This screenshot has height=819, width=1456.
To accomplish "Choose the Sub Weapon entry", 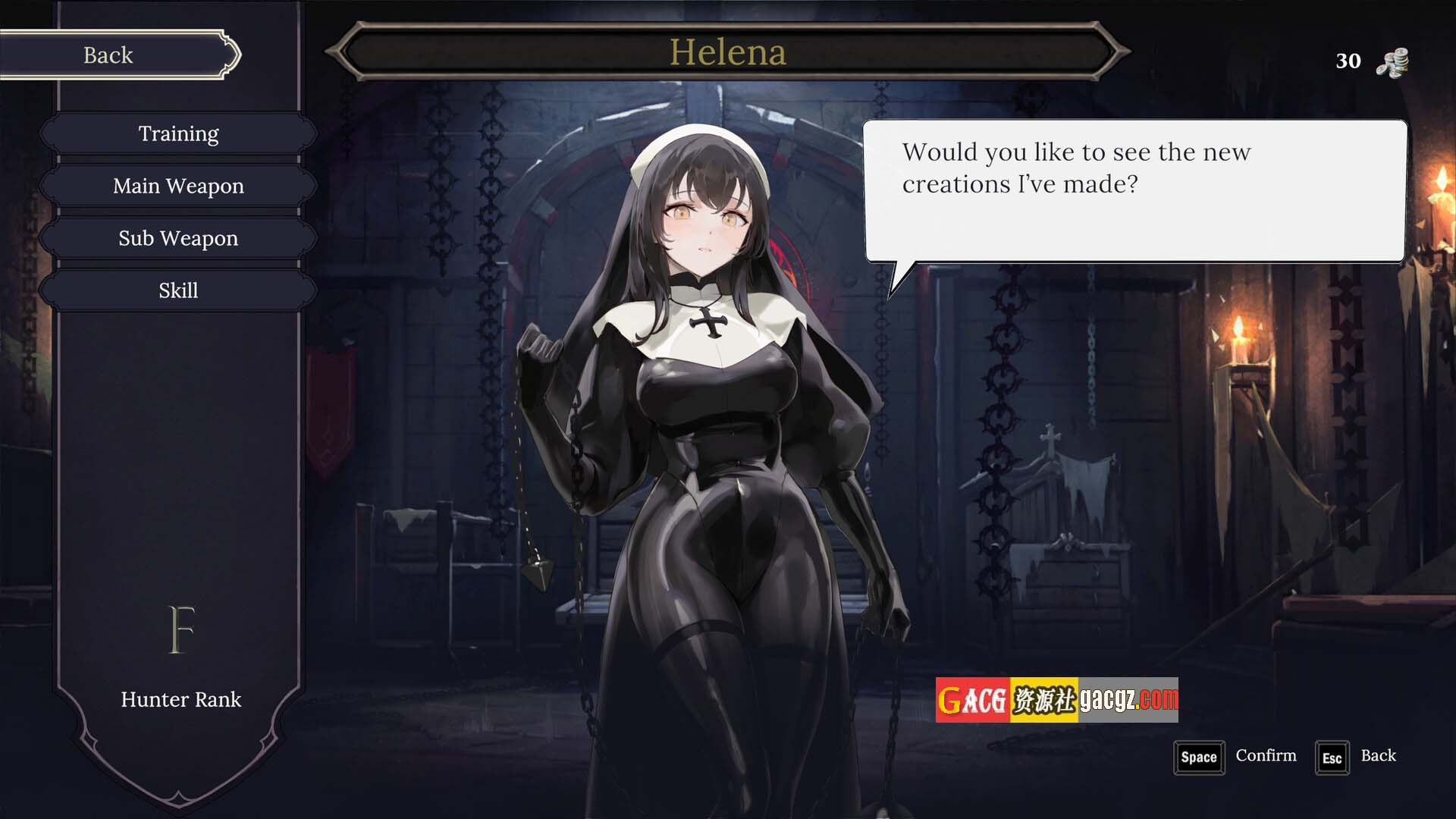I will pos(178,238).
